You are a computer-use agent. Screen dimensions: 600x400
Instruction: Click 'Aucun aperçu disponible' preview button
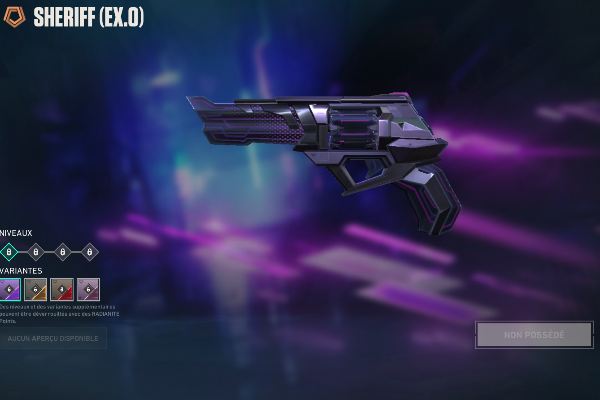53,339
